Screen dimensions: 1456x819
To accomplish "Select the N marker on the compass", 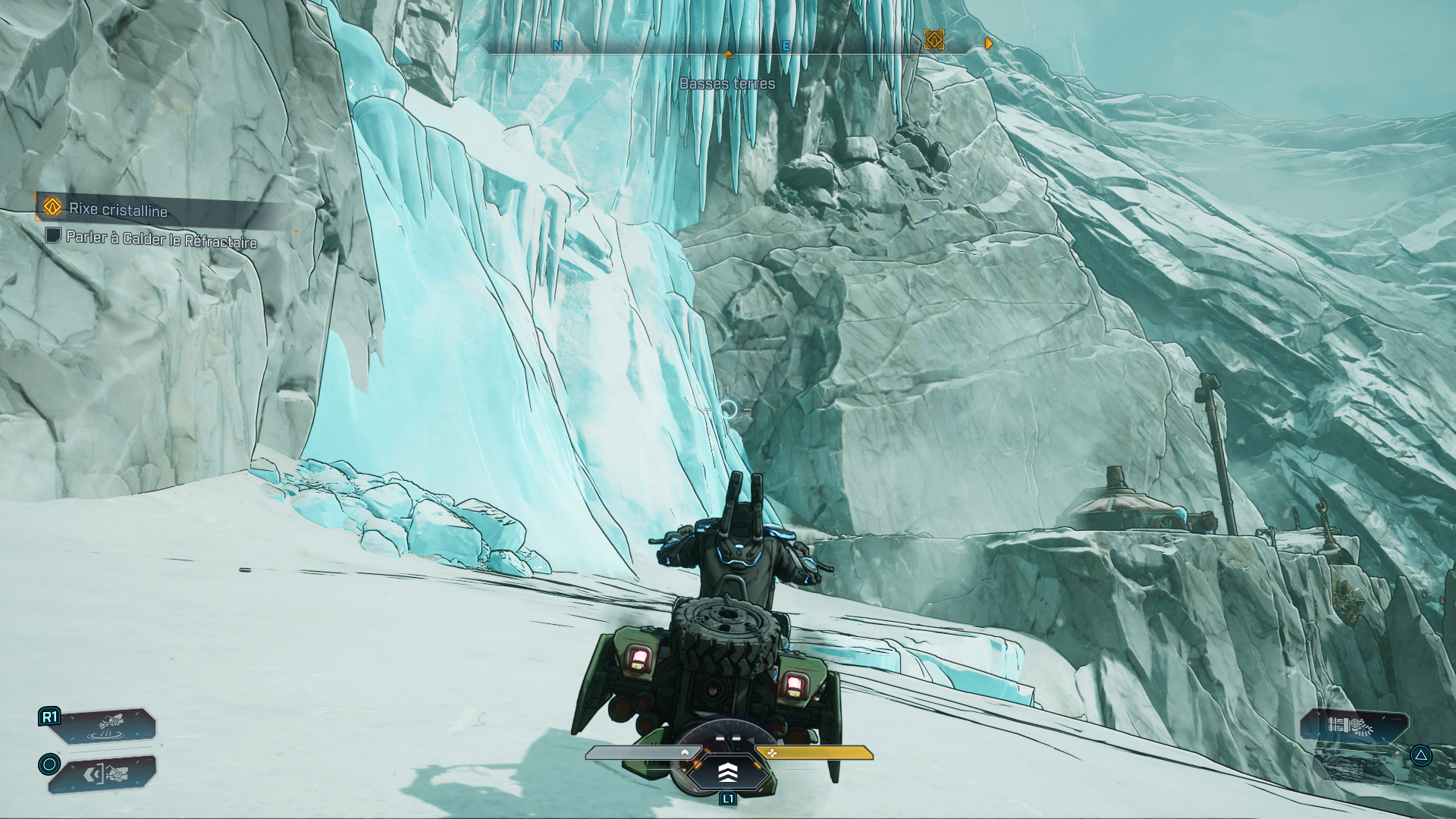I will [x=557, y=45].
